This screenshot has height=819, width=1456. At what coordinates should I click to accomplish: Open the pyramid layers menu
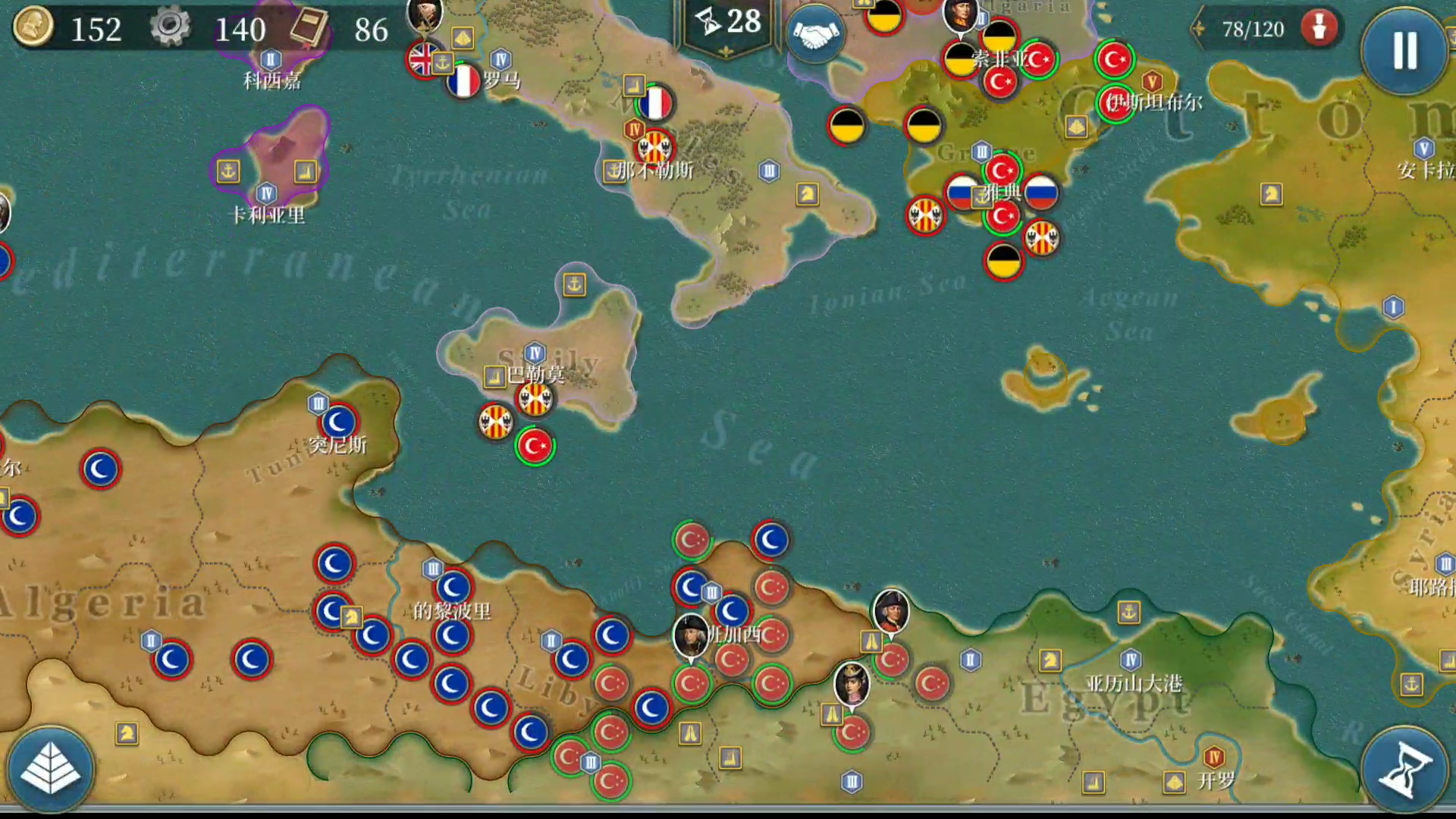point(50,769)
